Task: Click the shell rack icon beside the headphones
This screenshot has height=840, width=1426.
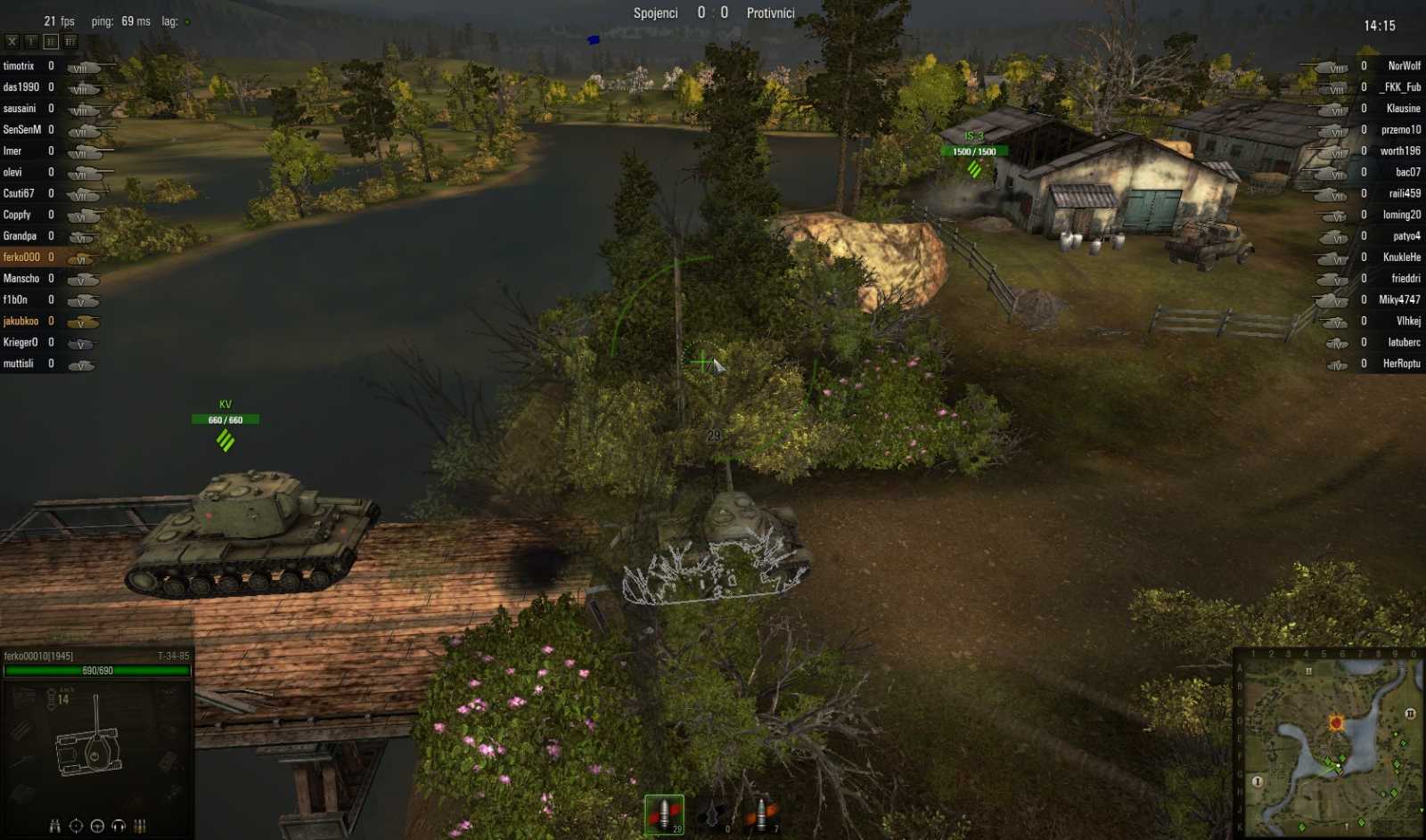Action: [x=140, y=826]
